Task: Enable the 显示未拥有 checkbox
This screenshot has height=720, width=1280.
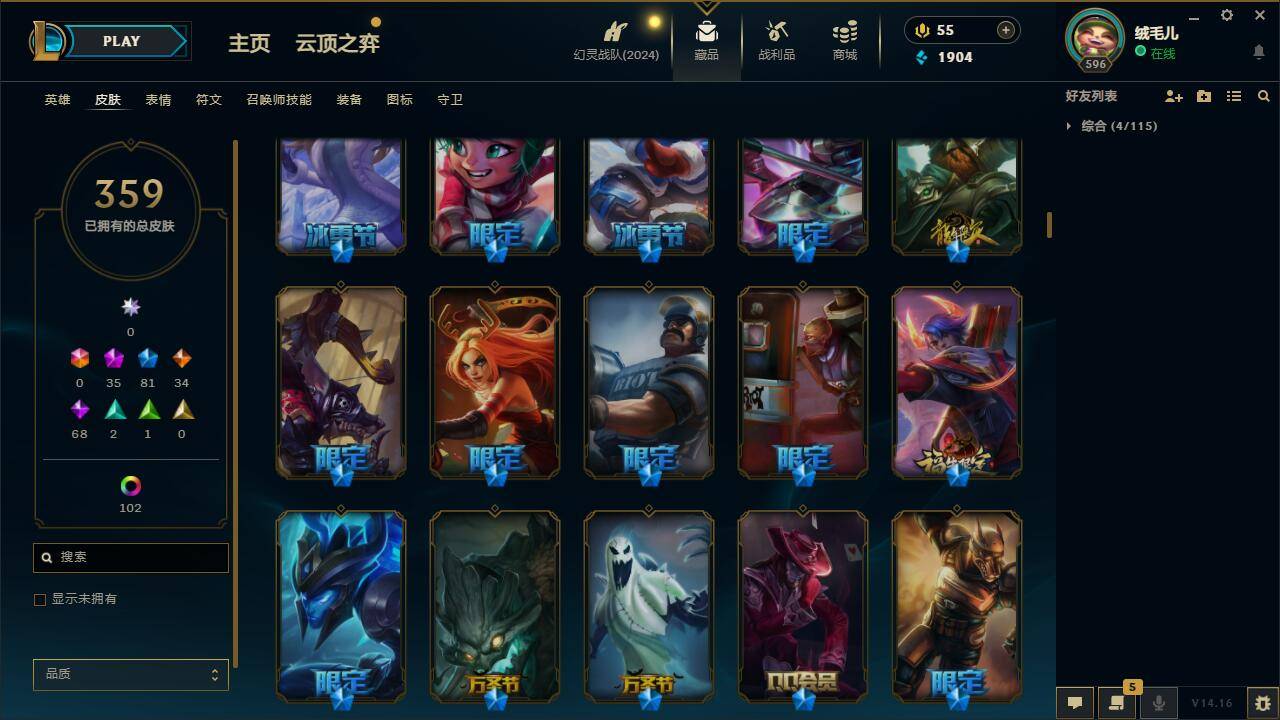Action: [x=40, y=599]
